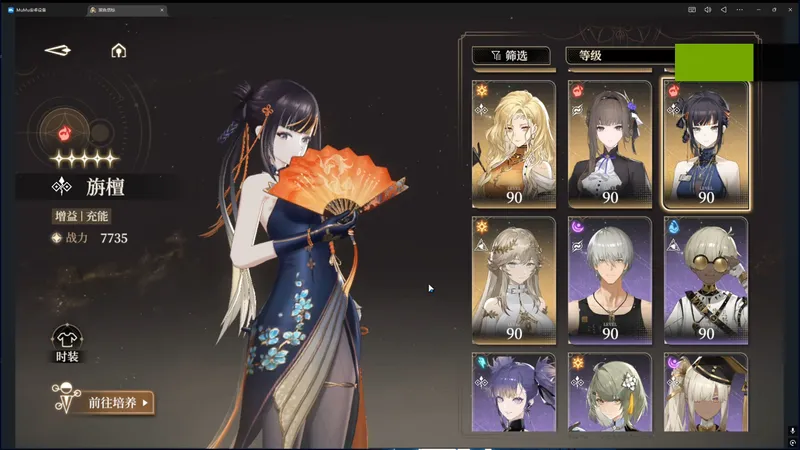Image resolution: width=800 pixels, height=450 pixels.
Task: Go back with the arrow button
Action: [x=58, y=50]
